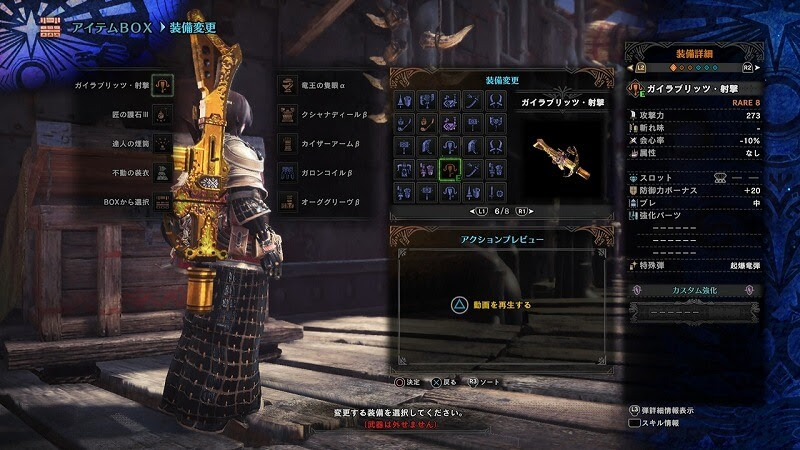Choose the 匠の護石III charm entry
The width and height of the screenshot is (800, 450).
point(129,115)
